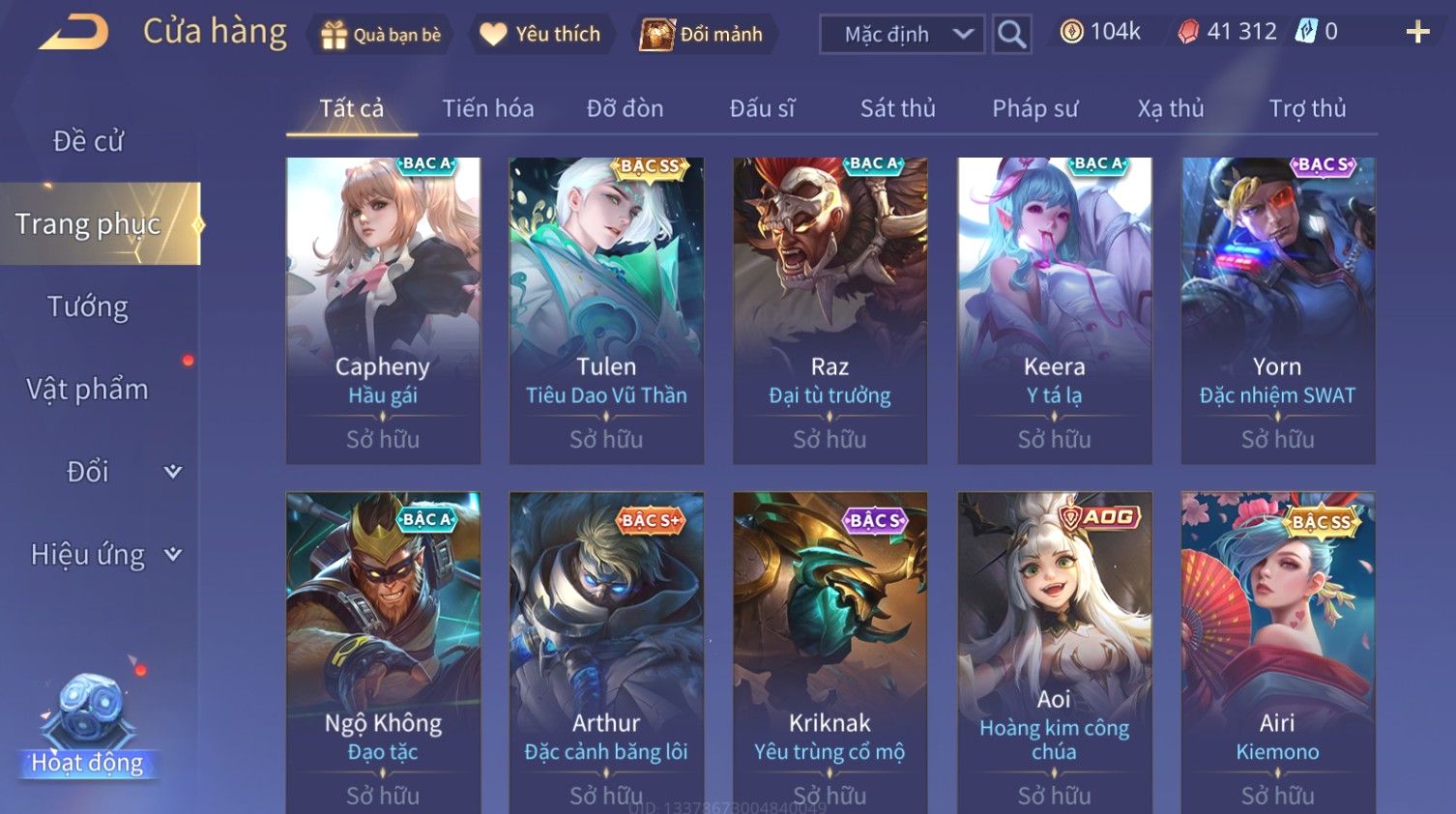Viewport: 1456px width, 814px height.
Task: Select the Tulen Tiêu Dao Vũ Thần skin
Action: tap(606, 309)
